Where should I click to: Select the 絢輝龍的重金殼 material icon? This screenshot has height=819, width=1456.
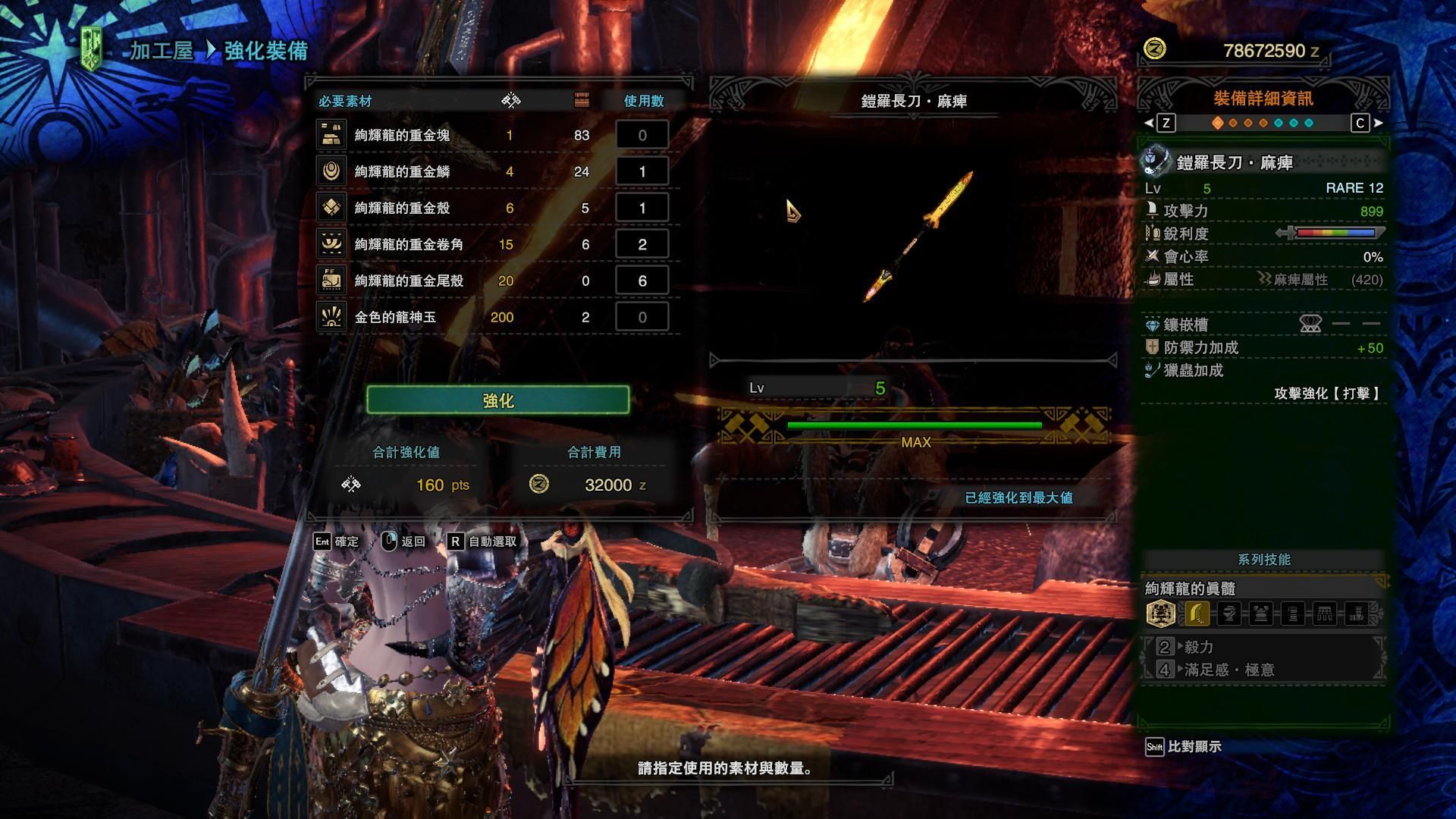pyautogui.click(x=331, y=207)
